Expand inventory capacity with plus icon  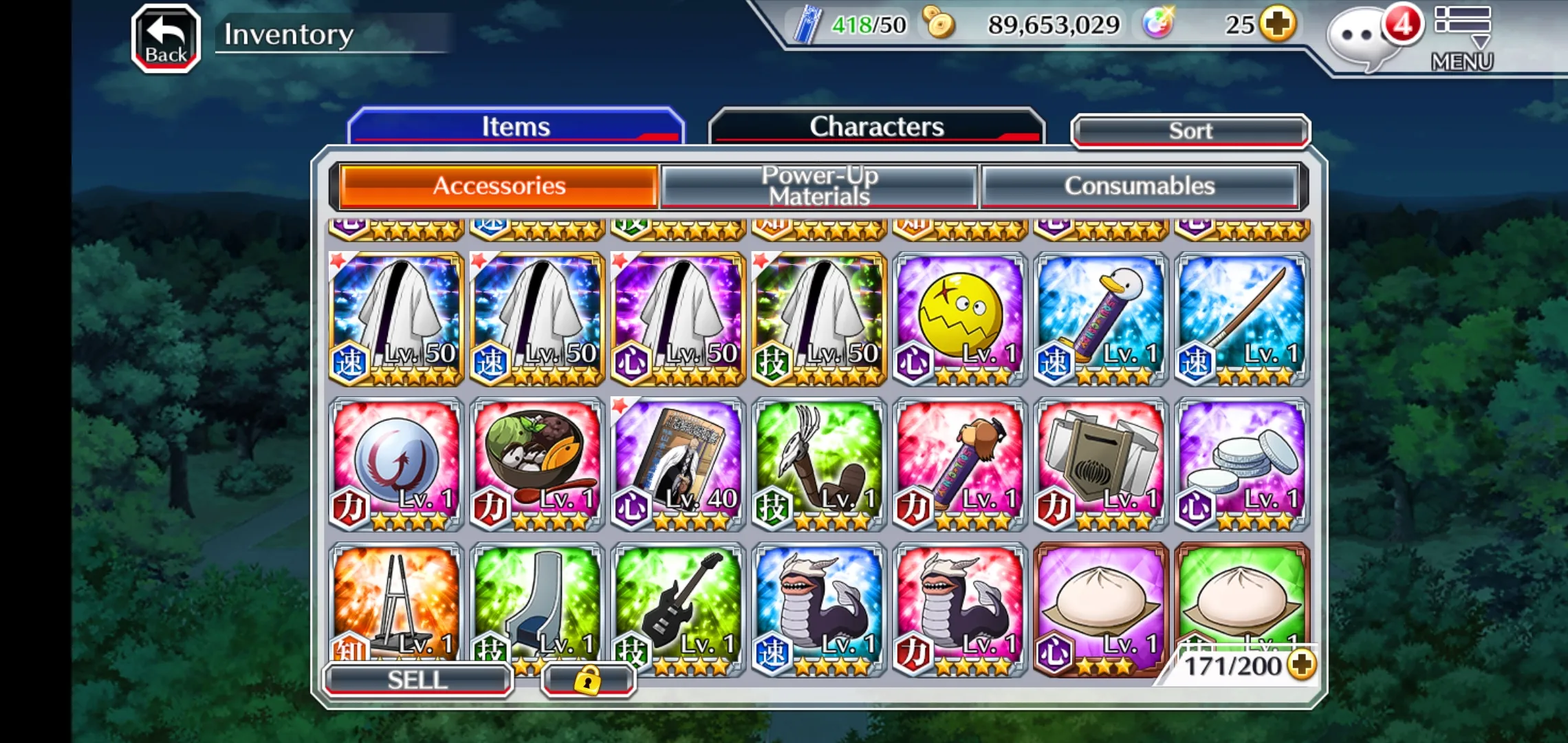coord(1301,665)
